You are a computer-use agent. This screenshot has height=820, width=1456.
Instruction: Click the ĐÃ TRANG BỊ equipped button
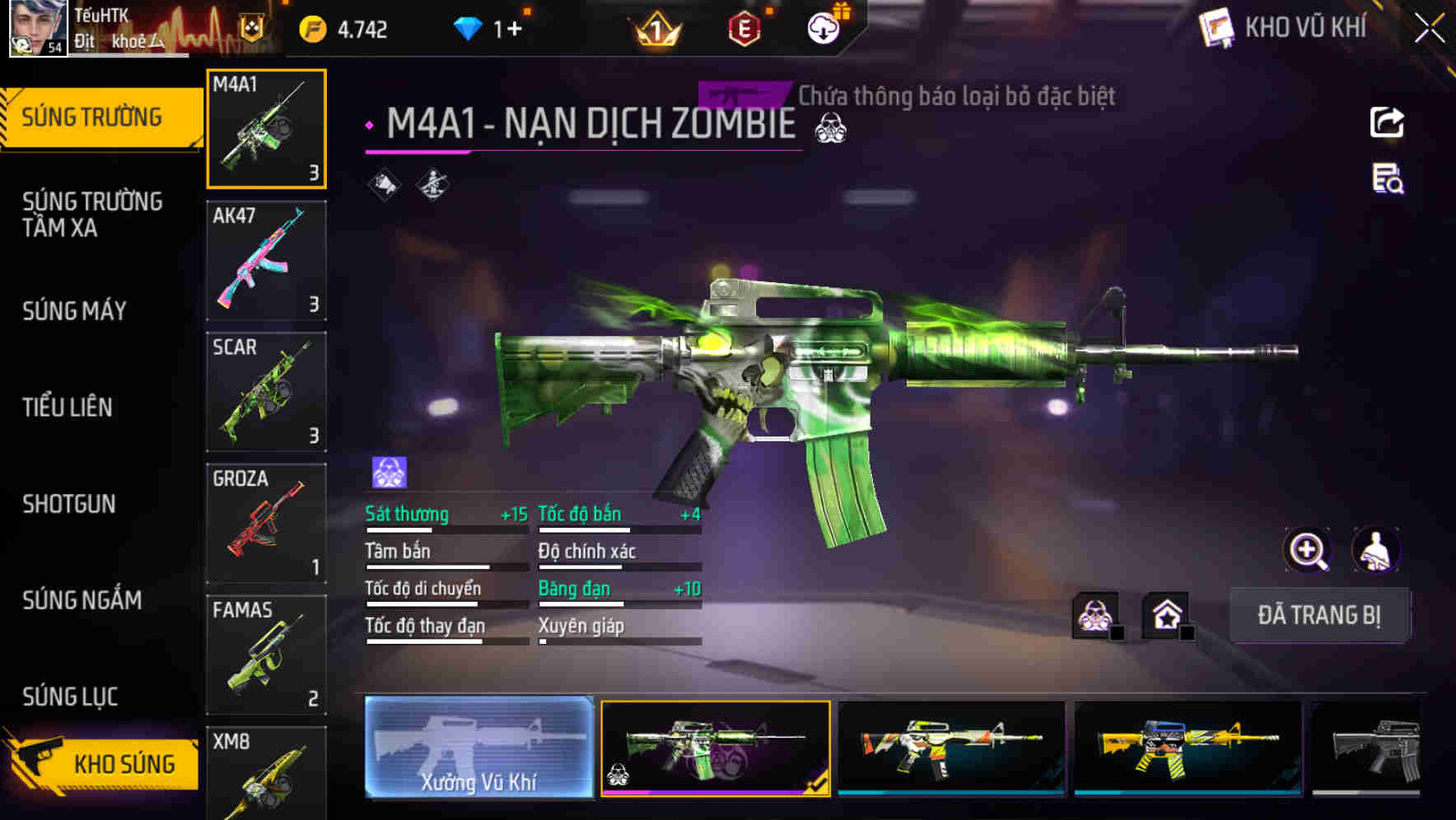coord(1320,615)
